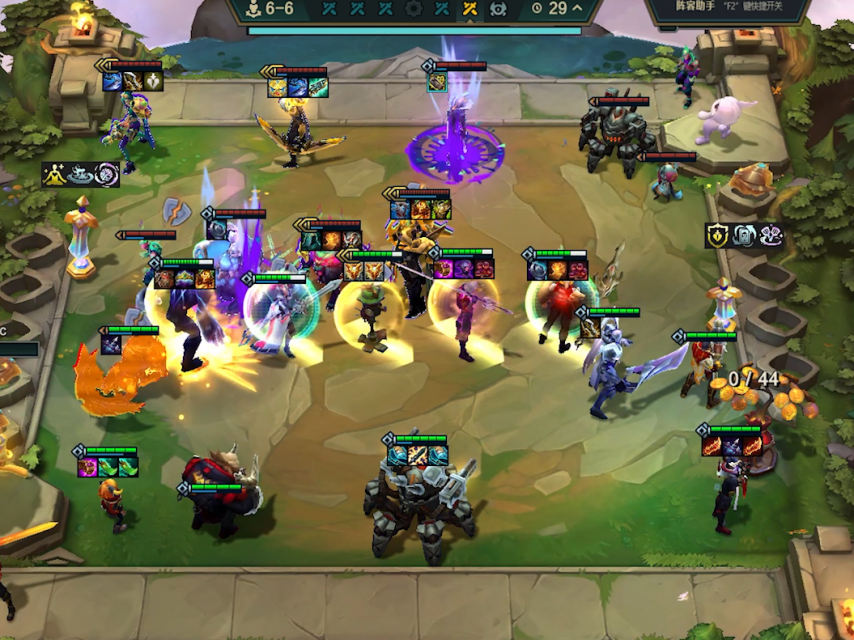
Task: Select the gold meditating figure augment icon
Action: [x=54, y=175]
